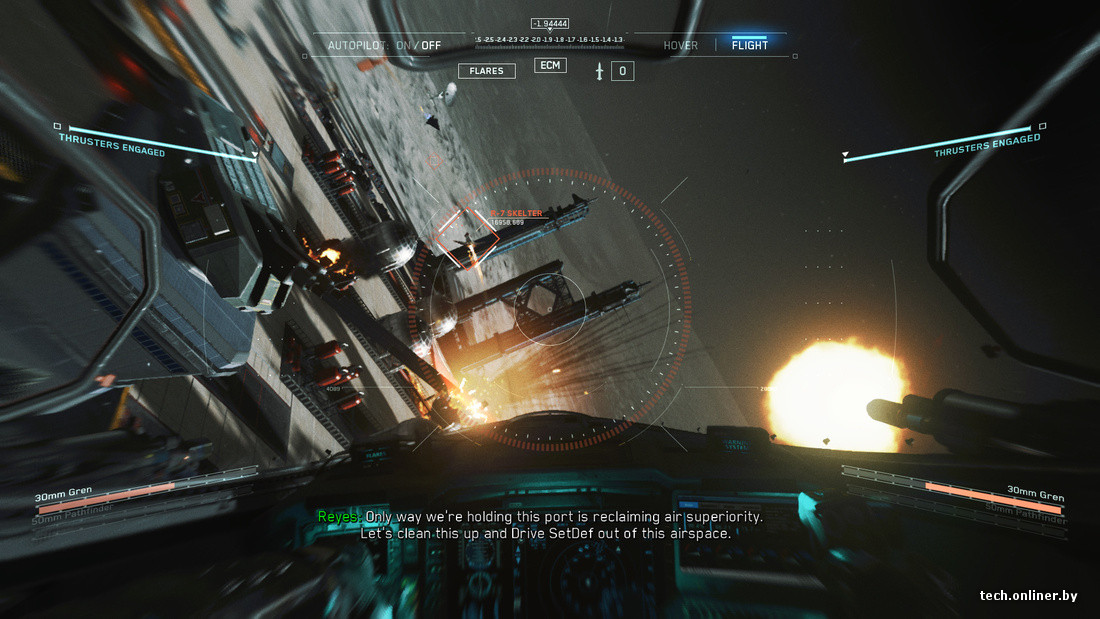
Task: Activate the FLARES countermeasure button
Action: pos(486,71)
